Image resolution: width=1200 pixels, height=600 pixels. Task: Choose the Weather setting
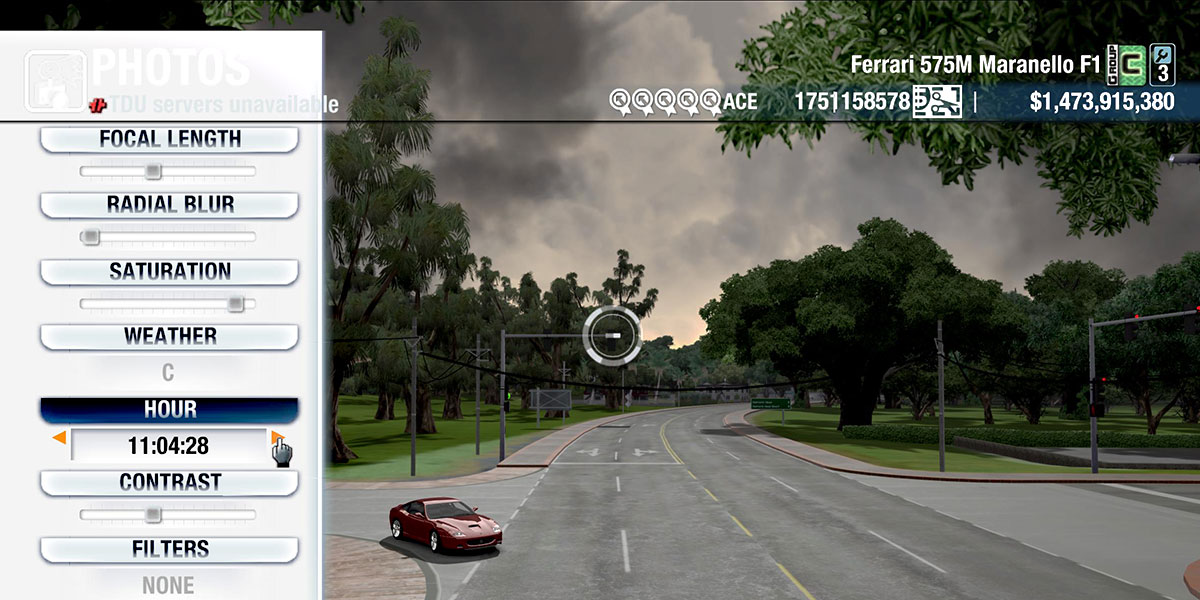click(x=169, y=336)
